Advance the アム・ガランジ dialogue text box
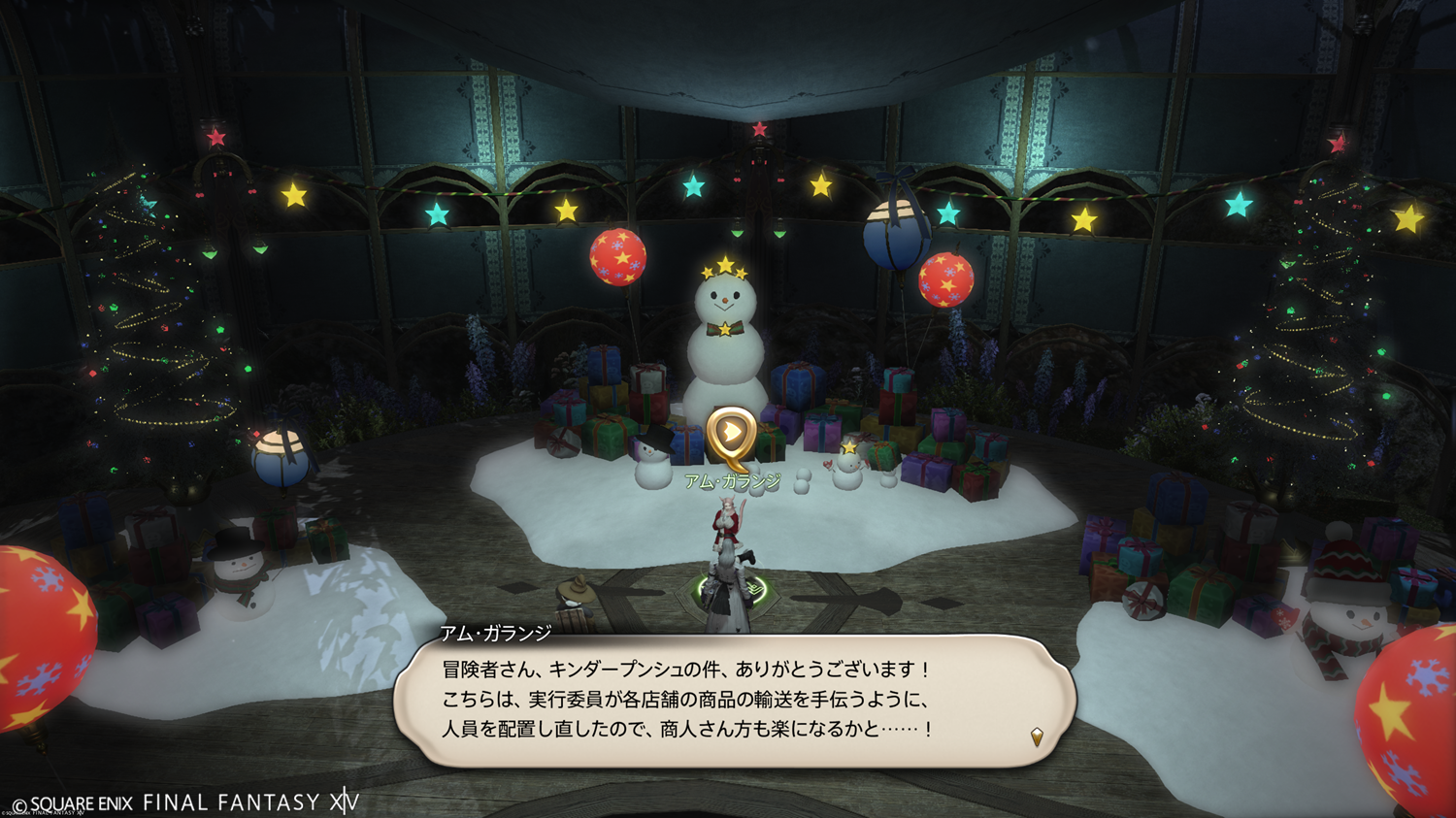 [x=734, y=700]
